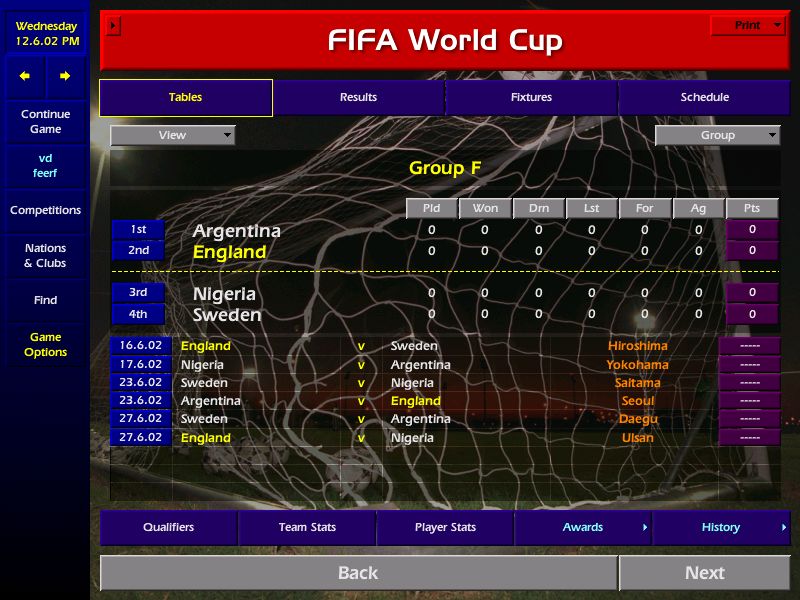Click the Print button
The image size is (800, 600).
point(748,26)
